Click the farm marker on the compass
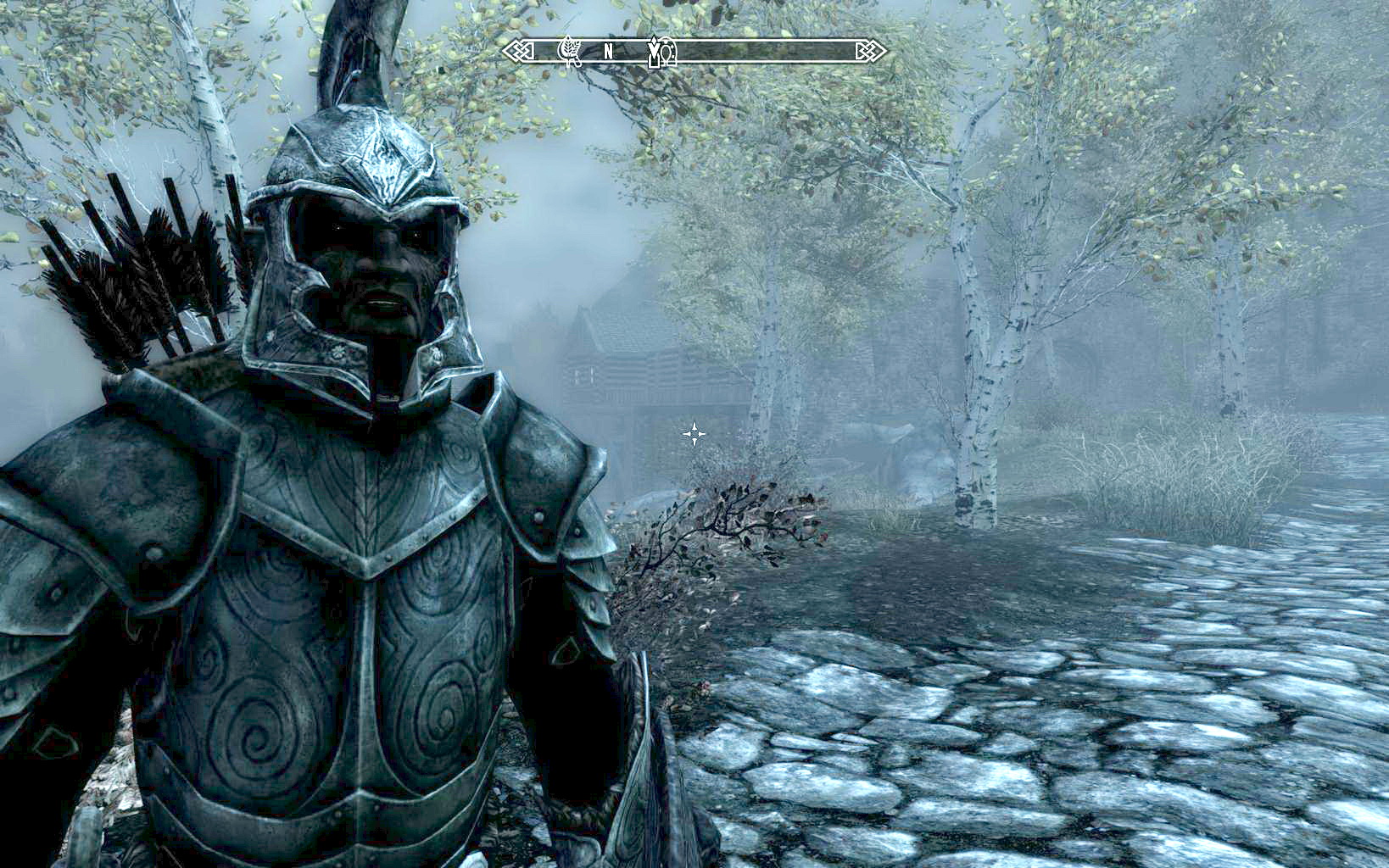Image resolution: width=1389 pixels, height=868 pixels. click(x=570, y=51)
